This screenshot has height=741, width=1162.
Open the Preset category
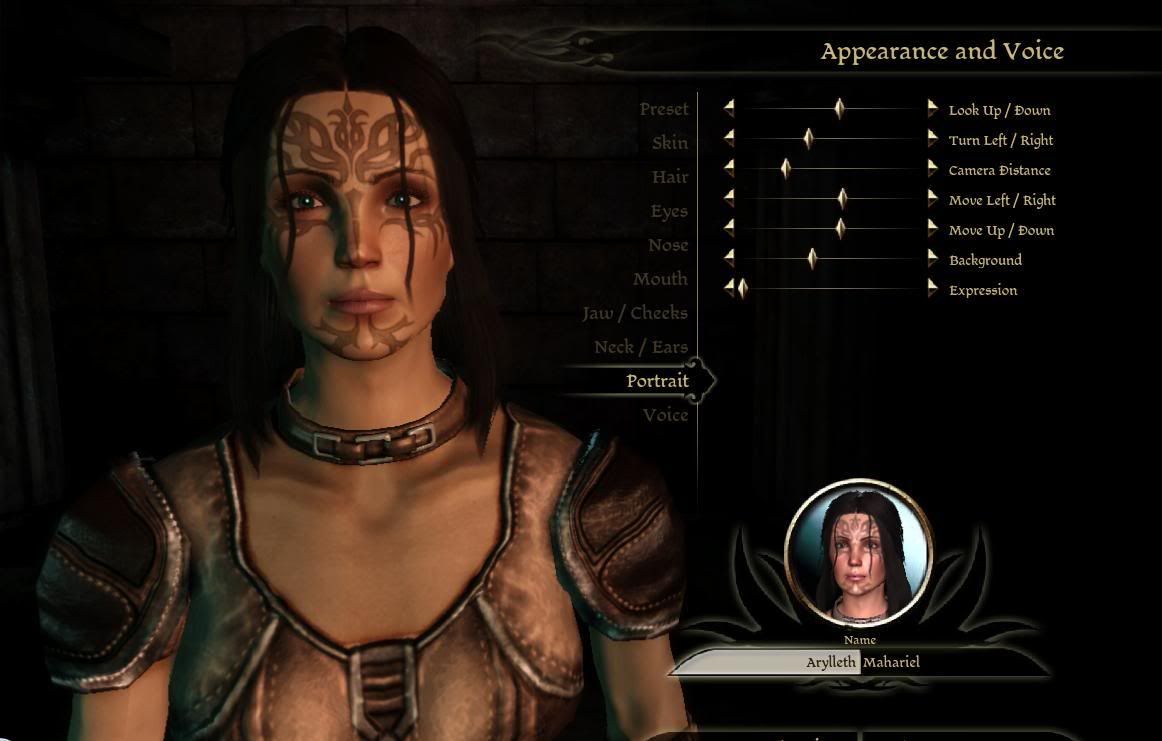pyautogui.click(x=664, y=109)
